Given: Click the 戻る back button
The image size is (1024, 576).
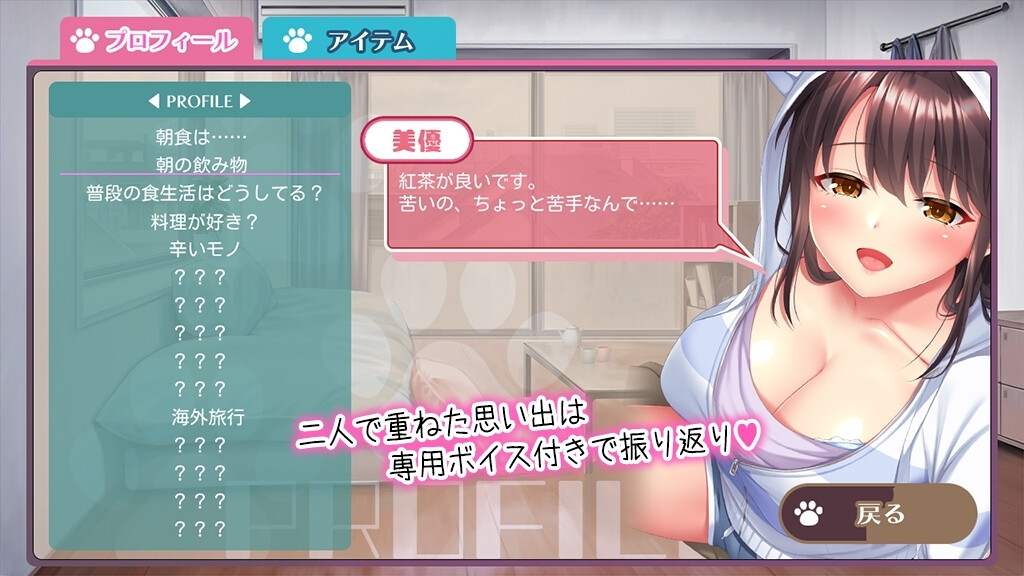Looking at the screenshot, I should click(x=877, y=514).
